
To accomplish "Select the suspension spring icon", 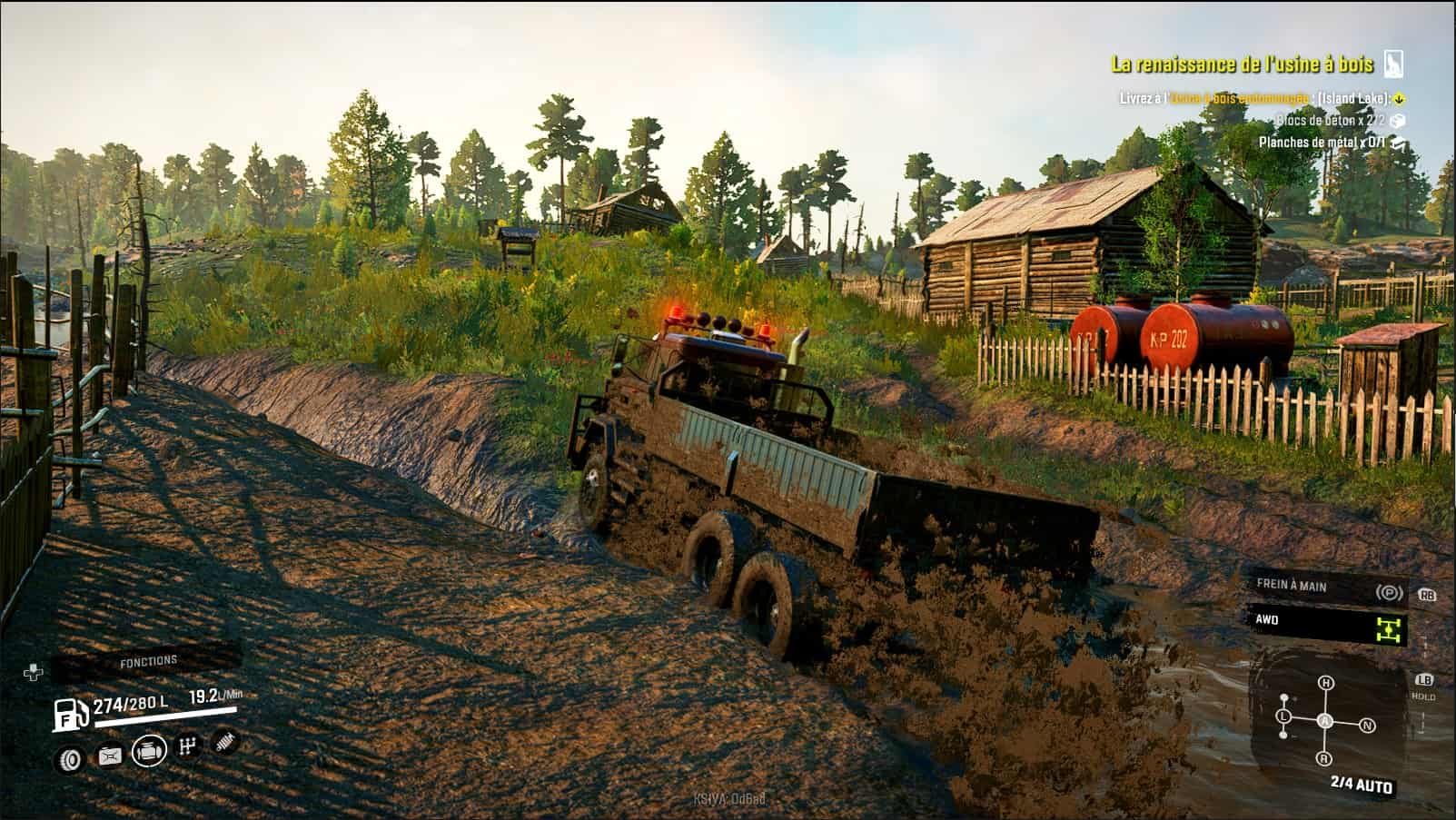I will click(223, 742).
